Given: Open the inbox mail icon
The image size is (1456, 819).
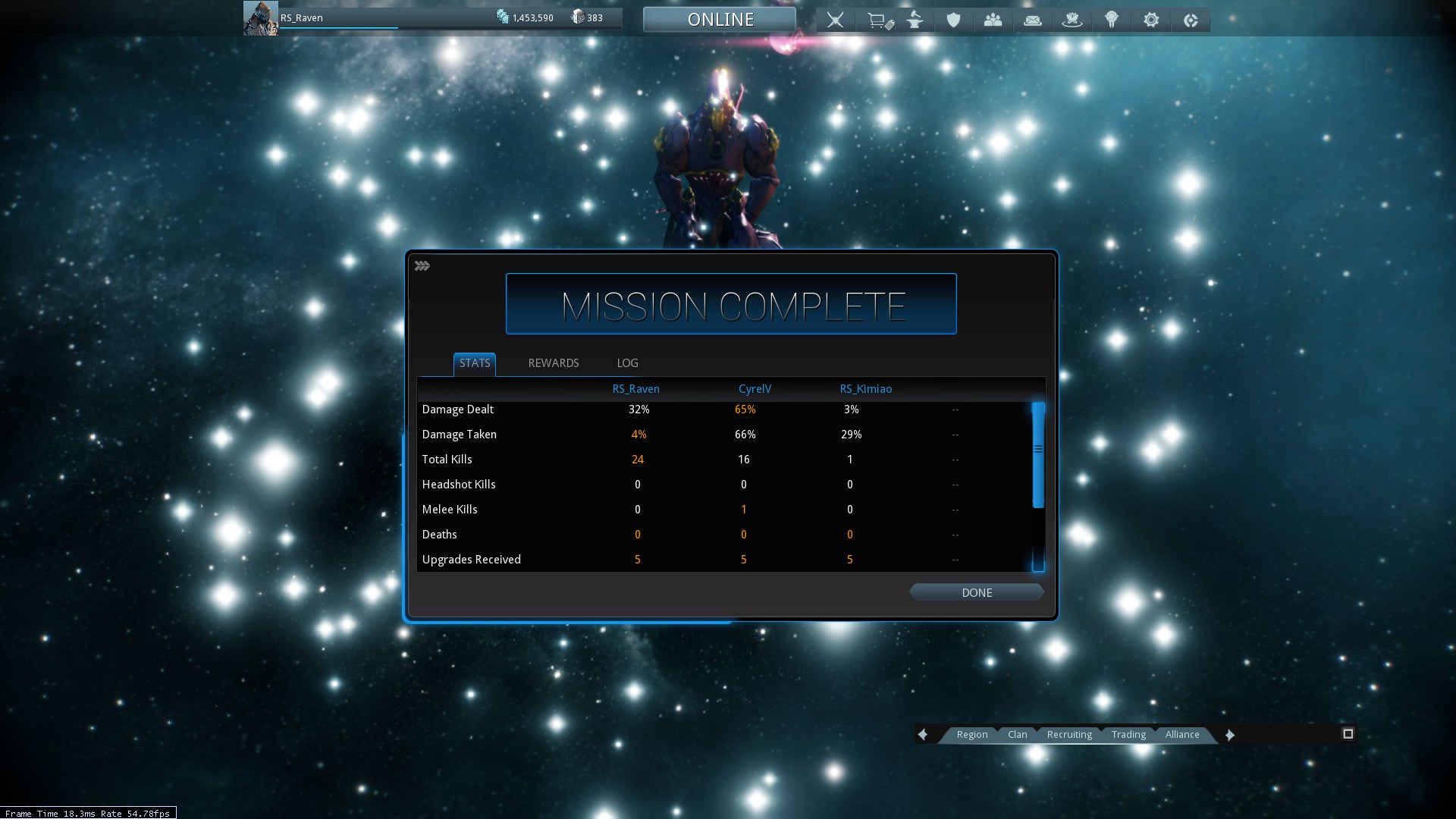Looking at the screenshot, I should (1032, 20).
